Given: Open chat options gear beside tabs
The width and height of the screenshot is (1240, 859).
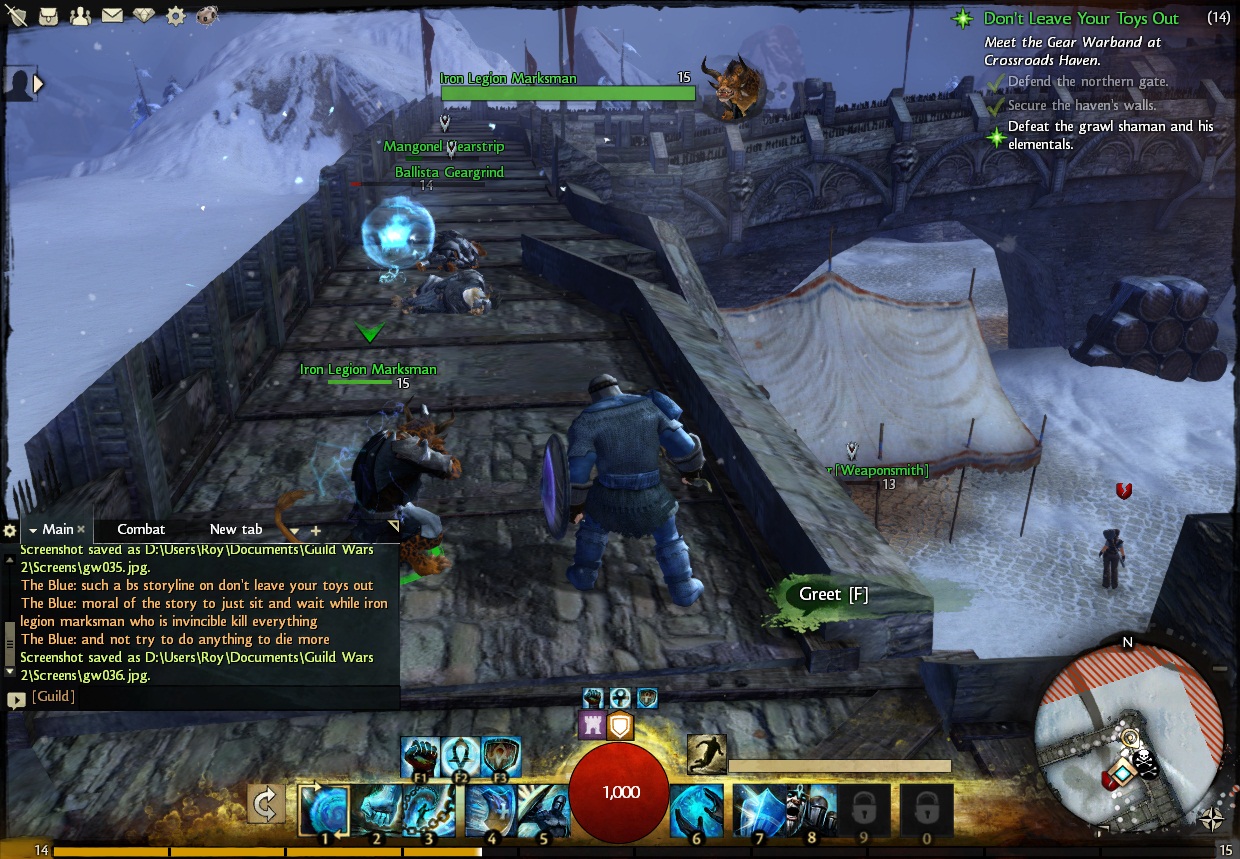Looking at the screenshot, I should point(10,530).
